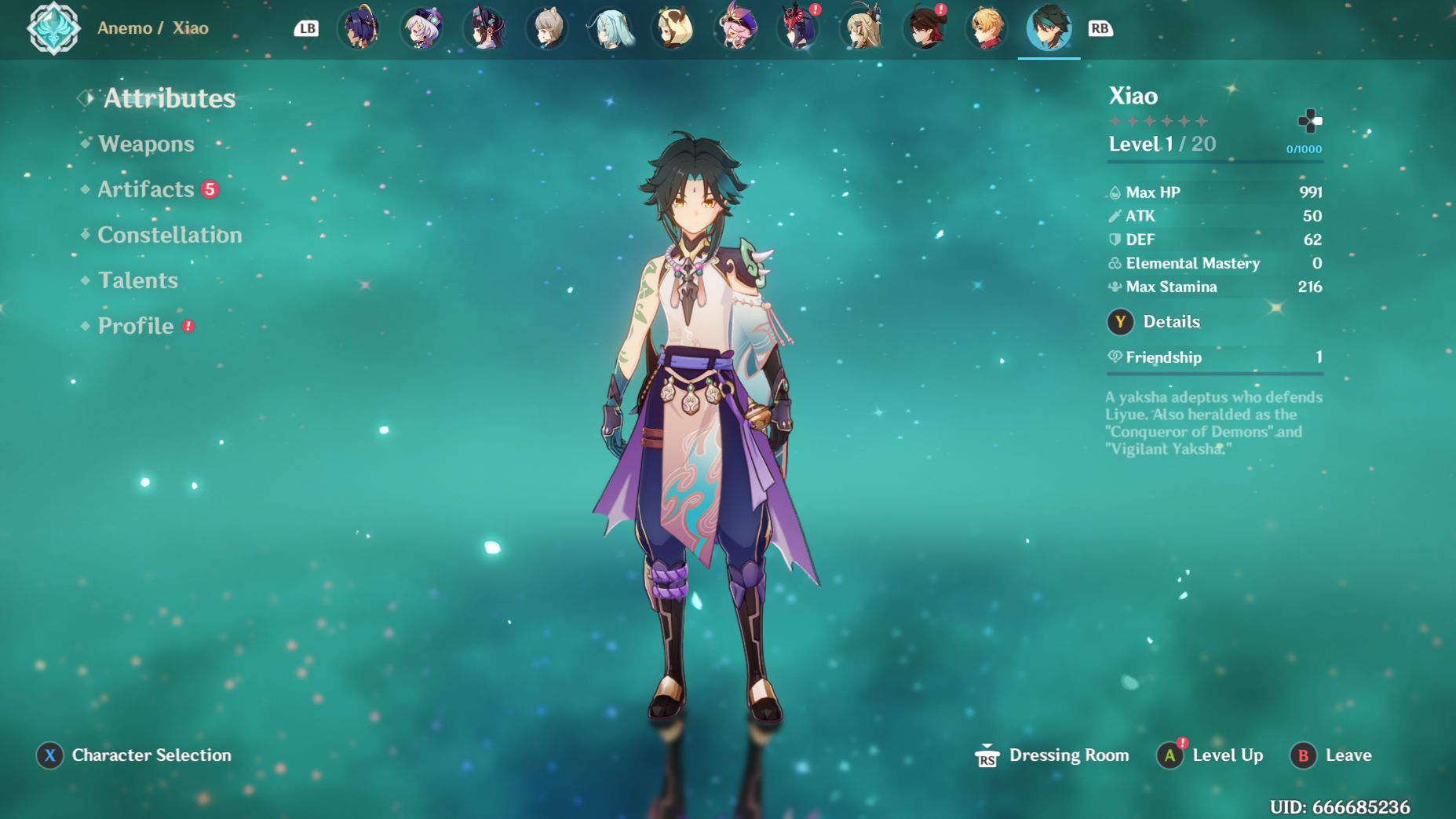Click the Y Details button icon
This screenshot has width=1456, height=819.
(x=1119, y=321)
